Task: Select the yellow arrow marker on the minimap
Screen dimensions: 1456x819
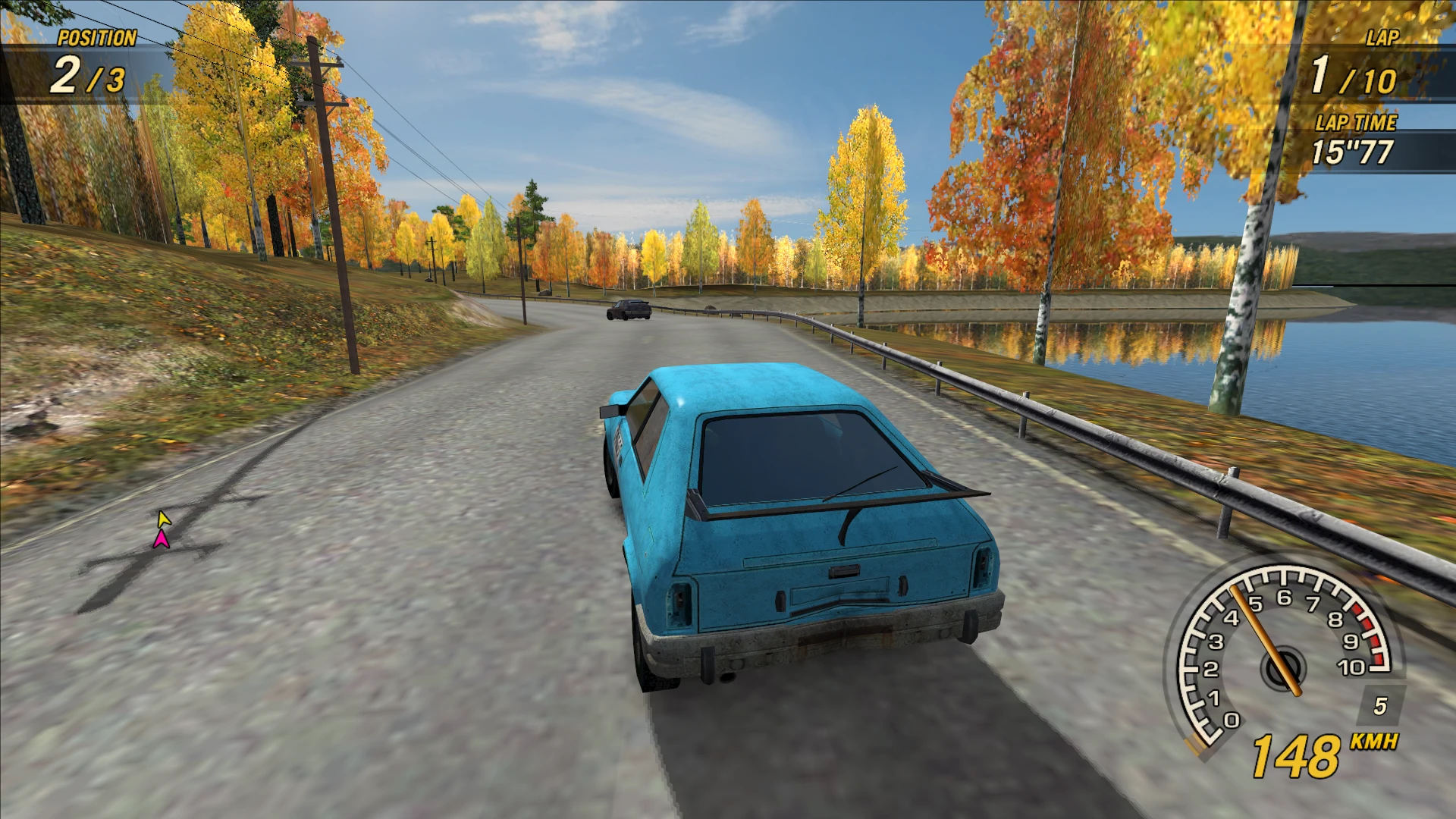Action: pos(164,519)
